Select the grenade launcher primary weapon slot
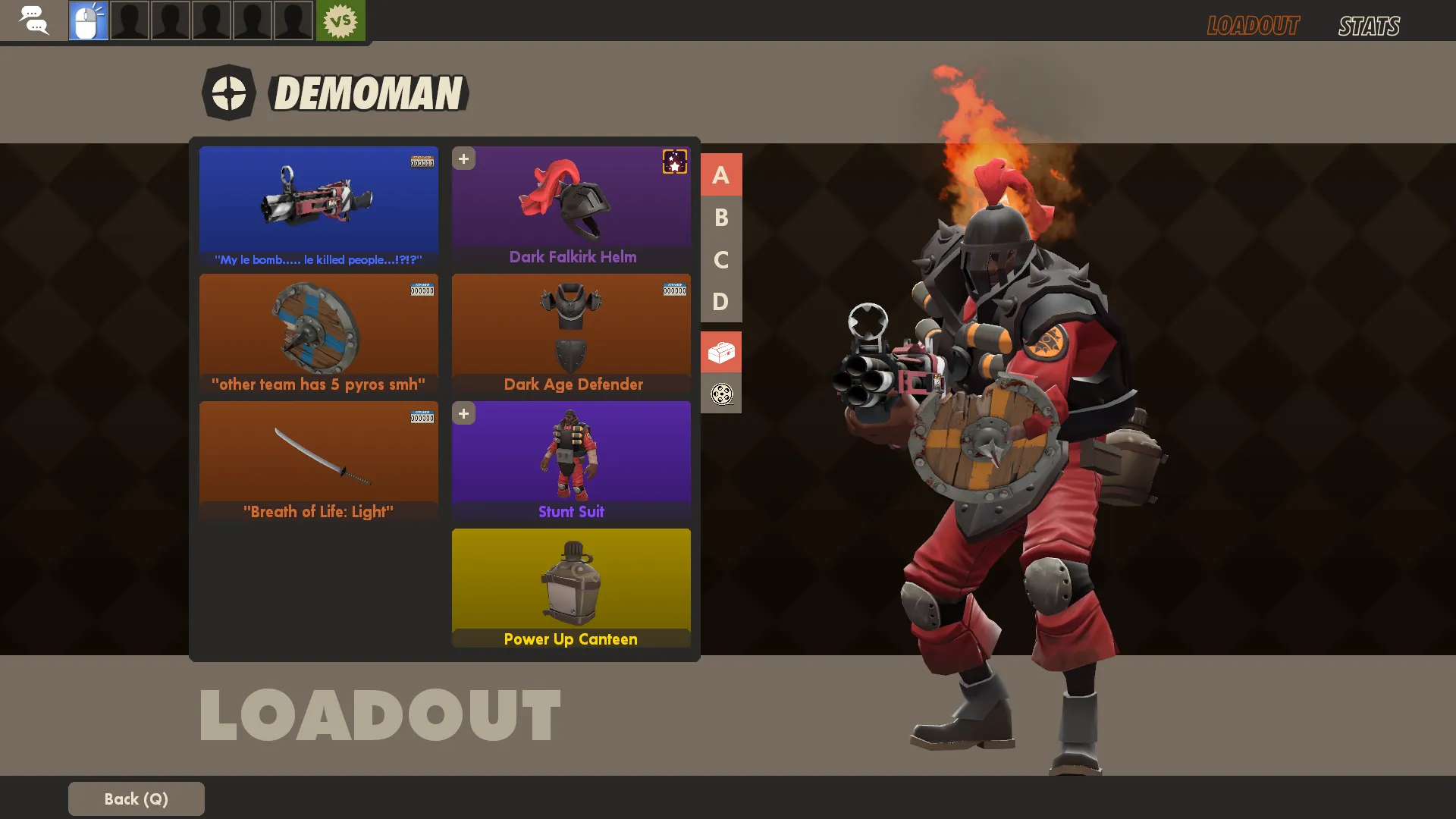 tap(318, 205)
